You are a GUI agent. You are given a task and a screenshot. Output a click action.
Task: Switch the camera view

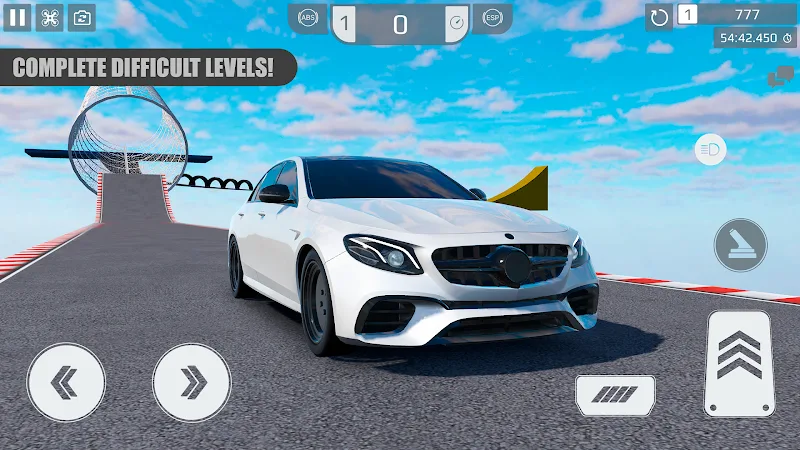pyautogui.click(x=82, y=17)
